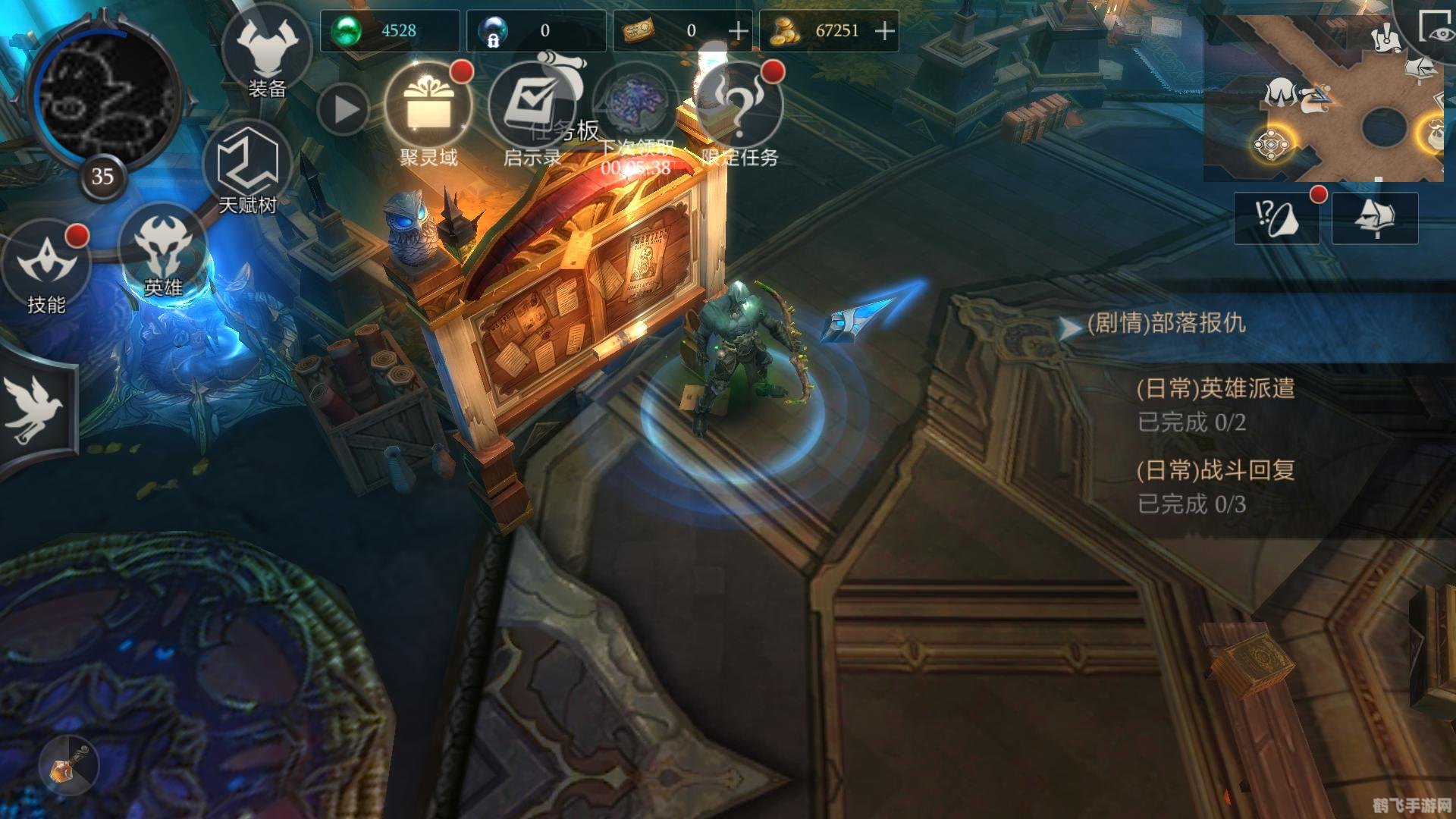
Task: Select the (剧情)部落报仇 story quest
Action: point(1166,324)
